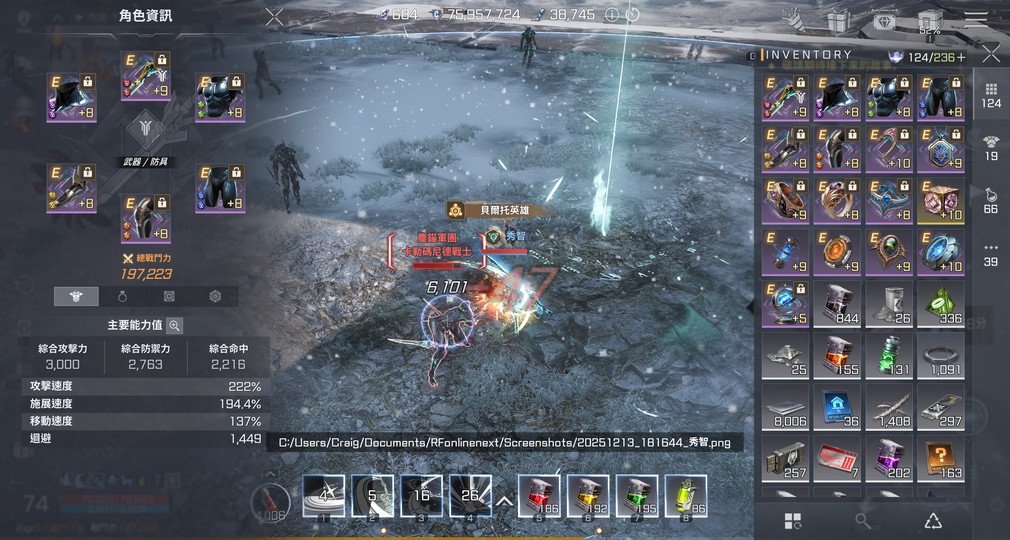Screen dimensions: 1010x540
Task: Open main stats detail magnifier
Action: pos(174,325)
